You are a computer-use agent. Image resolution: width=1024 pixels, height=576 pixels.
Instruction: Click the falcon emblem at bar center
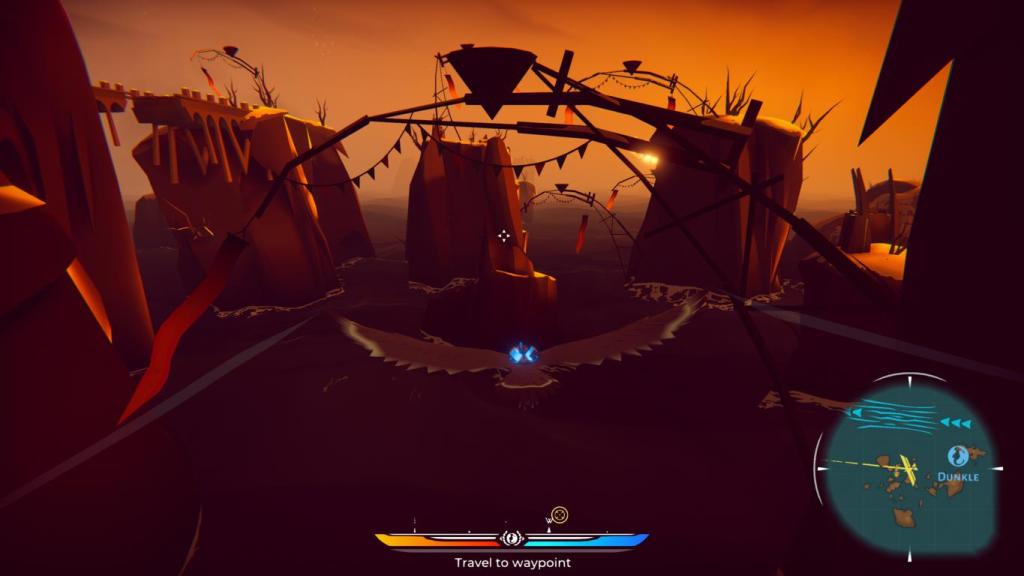(x=511, y=538)
